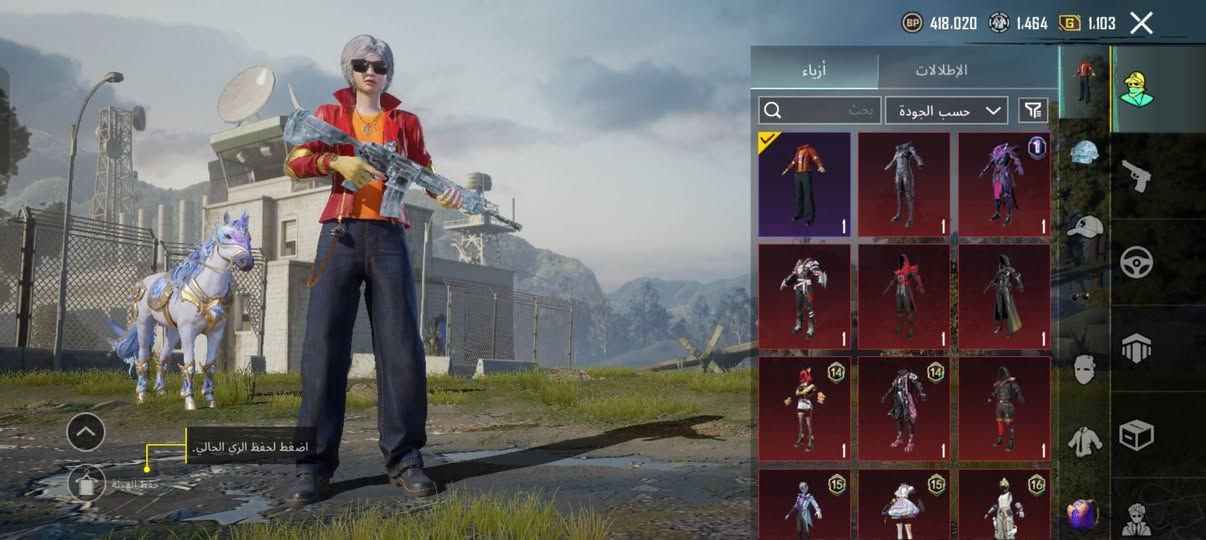Select the أزياء outfits tab
The image size is (1206, 540).
(814, 71)
